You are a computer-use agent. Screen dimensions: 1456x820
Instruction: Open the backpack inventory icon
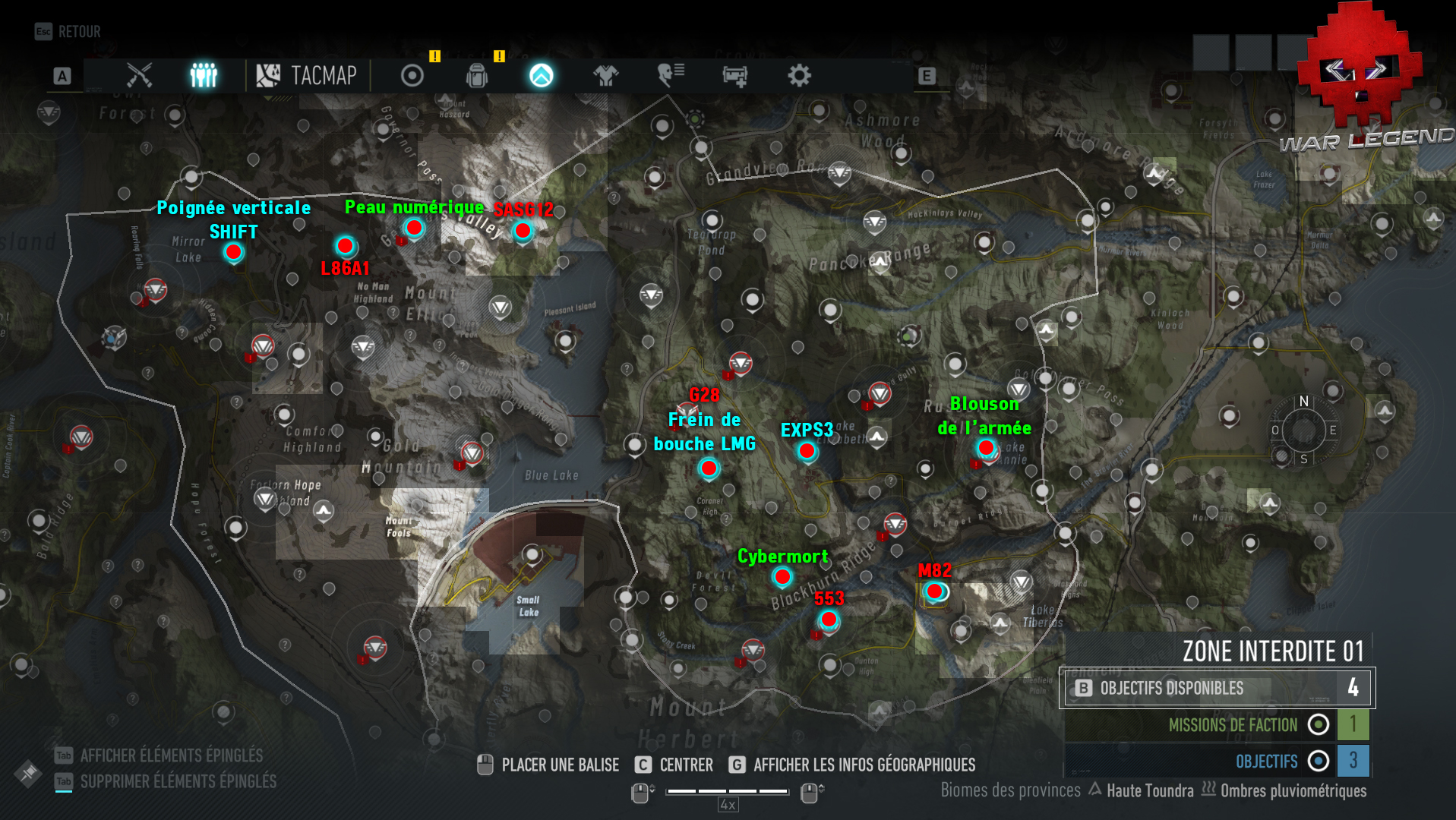[x=476, y=75]
